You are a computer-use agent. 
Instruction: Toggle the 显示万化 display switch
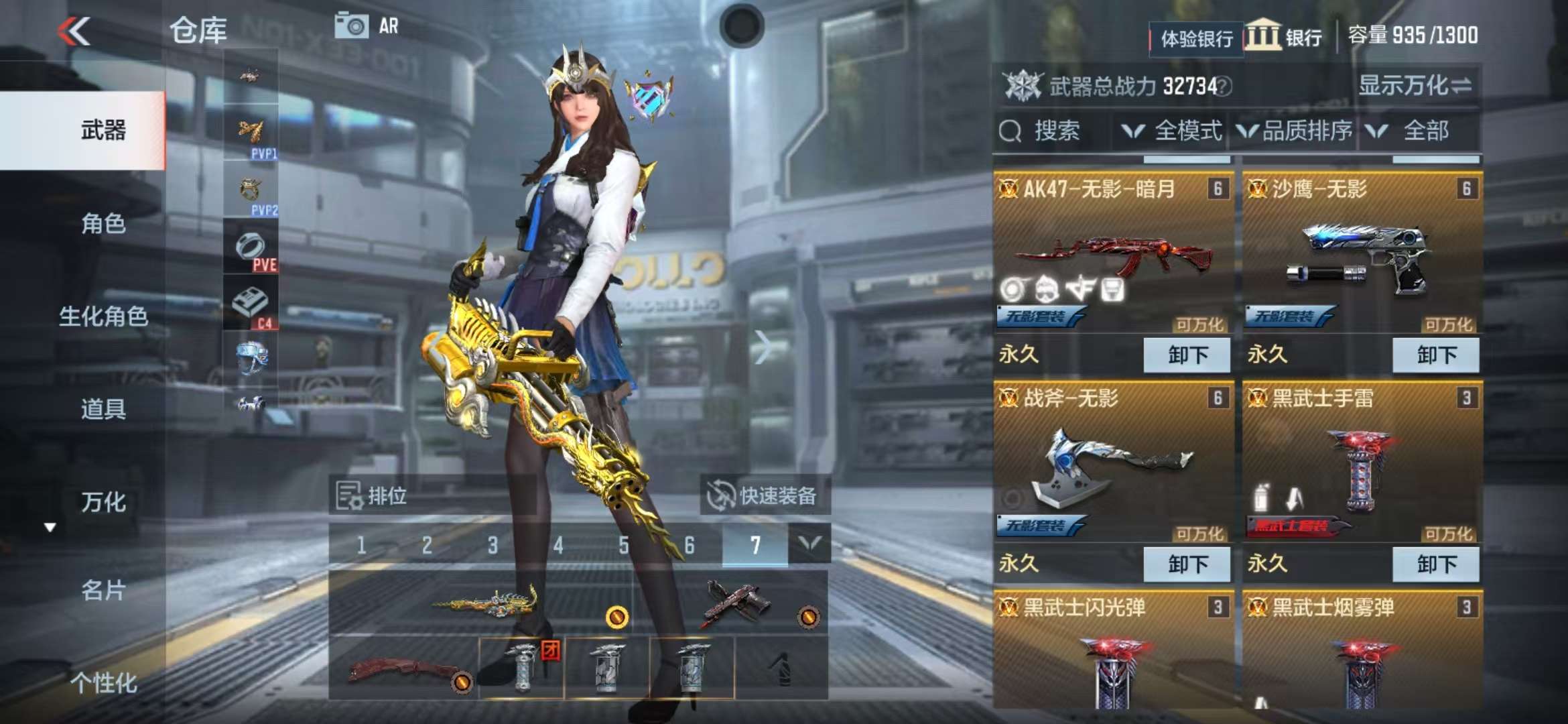pyautogui.click(x=1414, y=86)
